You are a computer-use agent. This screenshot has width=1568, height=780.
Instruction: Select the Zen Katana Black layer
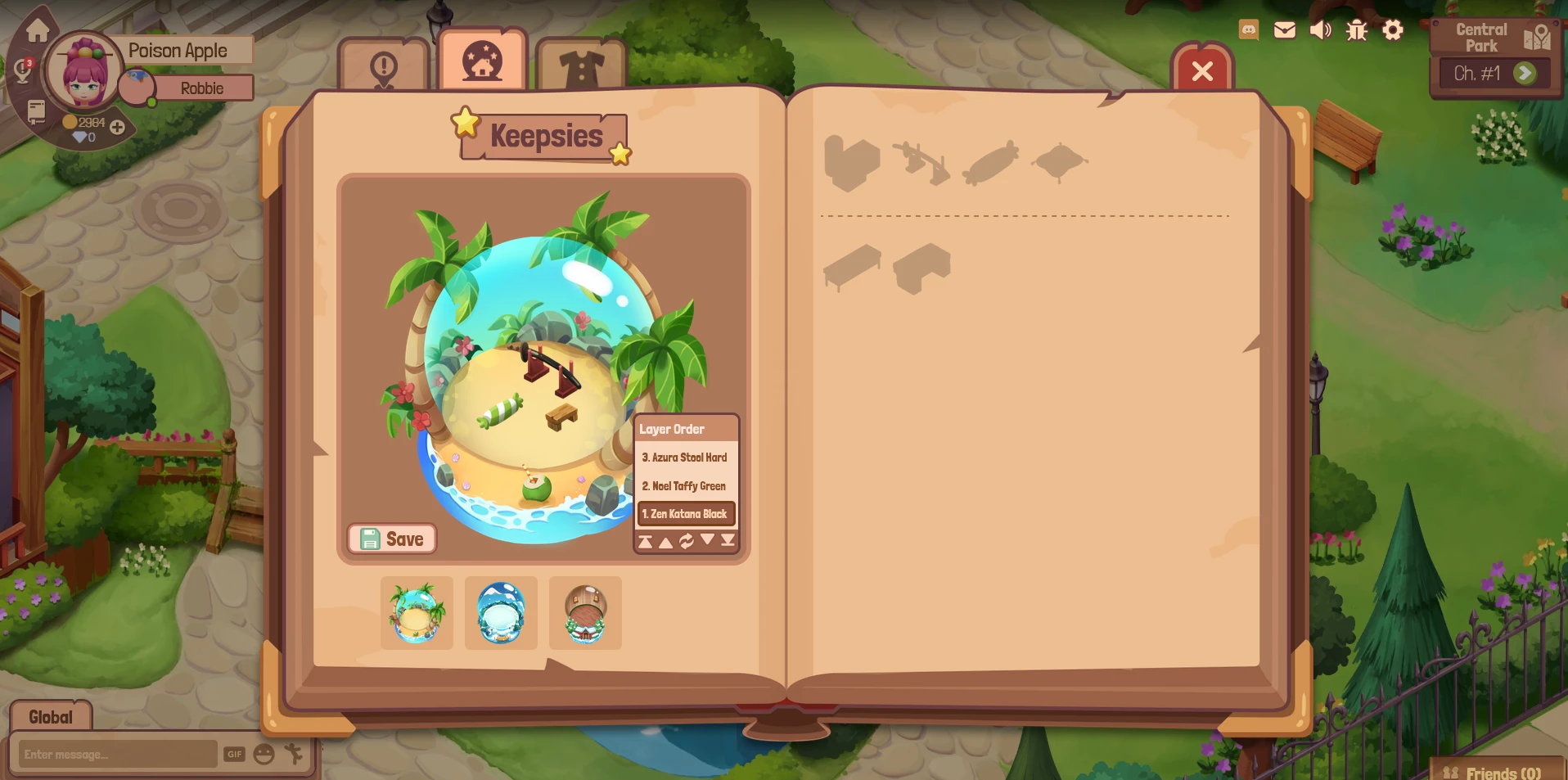[686, 514]
